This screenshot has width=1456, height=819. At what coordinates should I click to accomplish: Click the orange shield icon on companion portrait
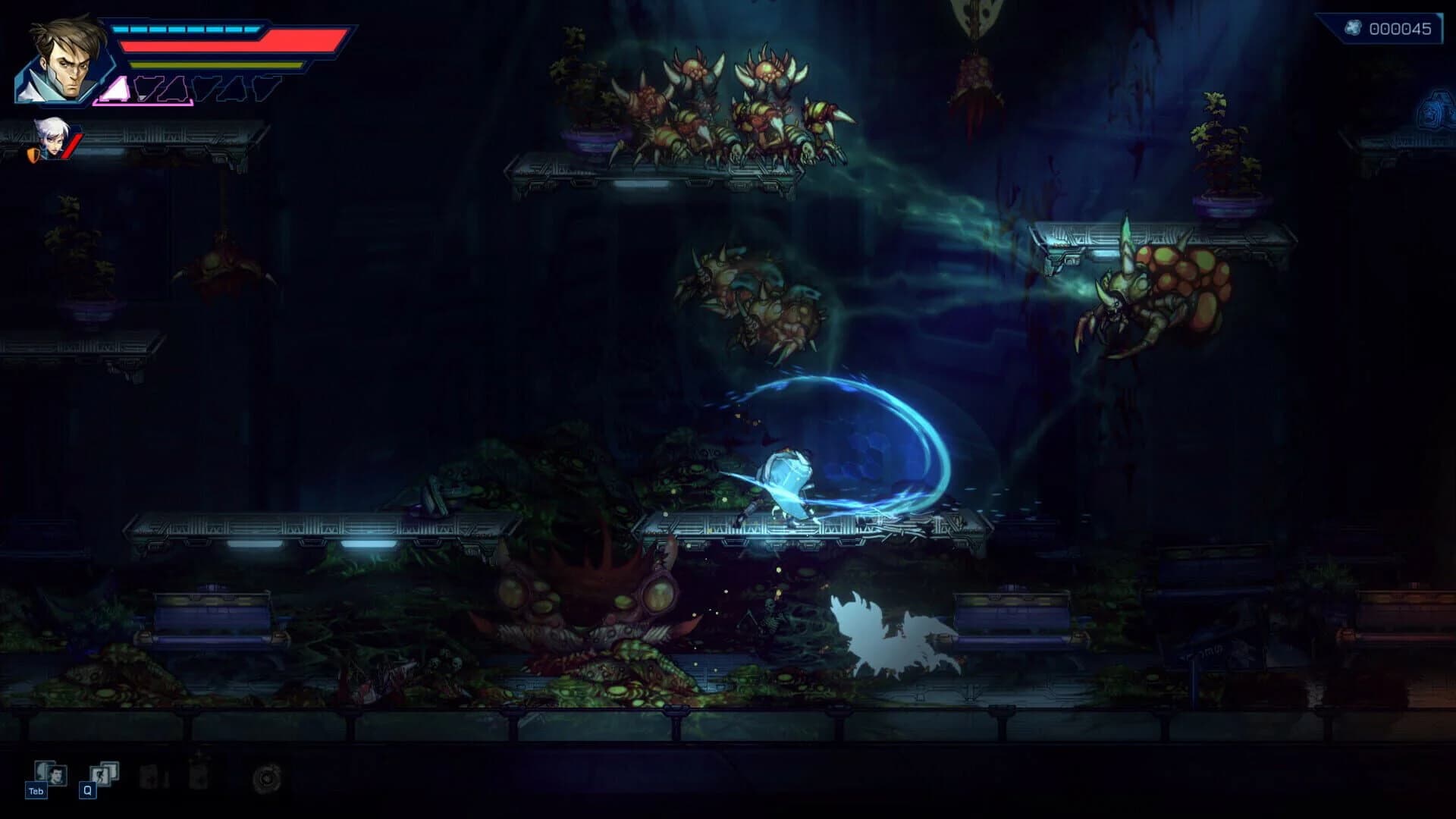(x=35, y=156)
